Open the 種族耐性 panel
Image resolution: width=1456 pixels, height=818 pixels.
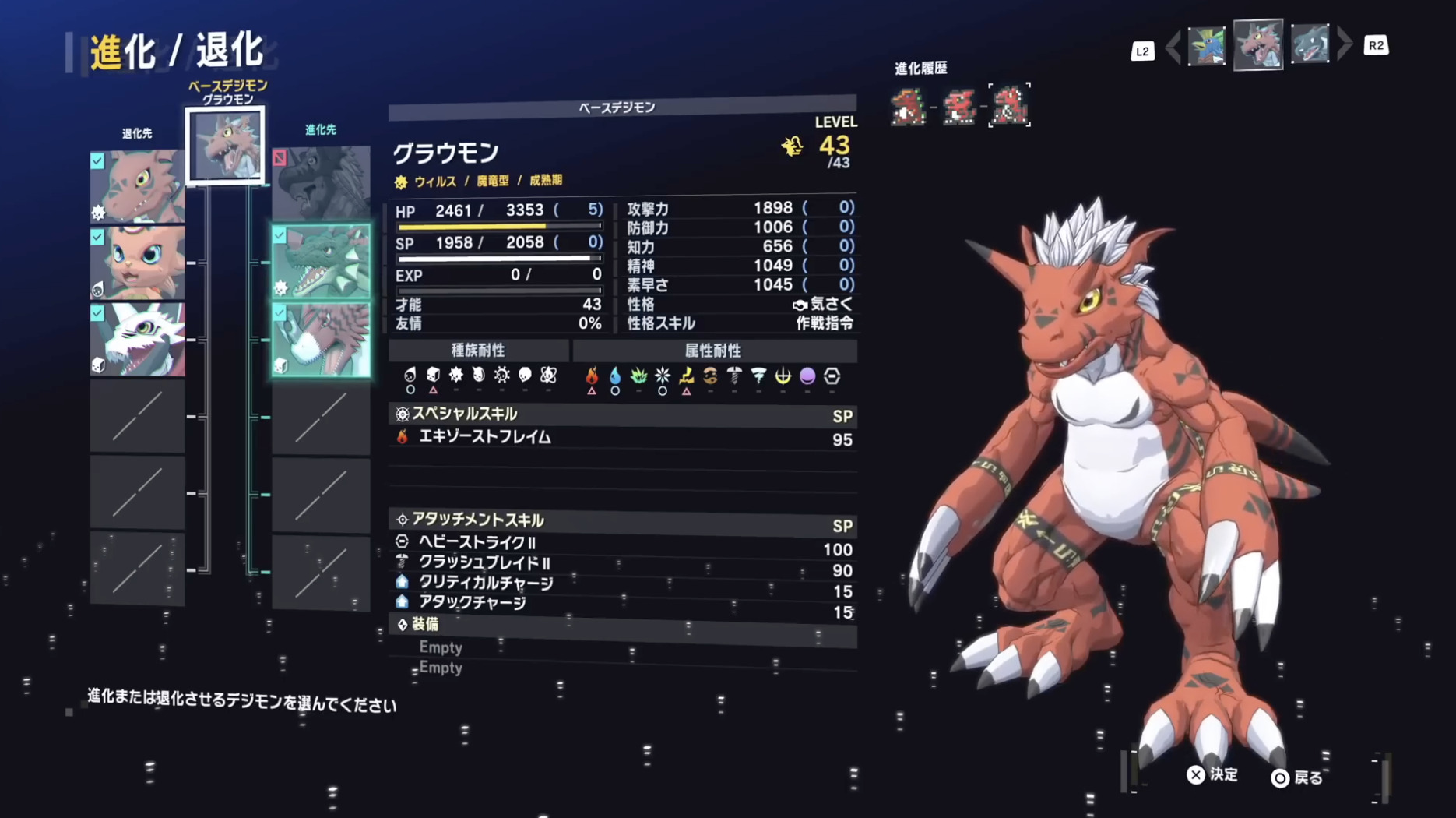point(478,351)
